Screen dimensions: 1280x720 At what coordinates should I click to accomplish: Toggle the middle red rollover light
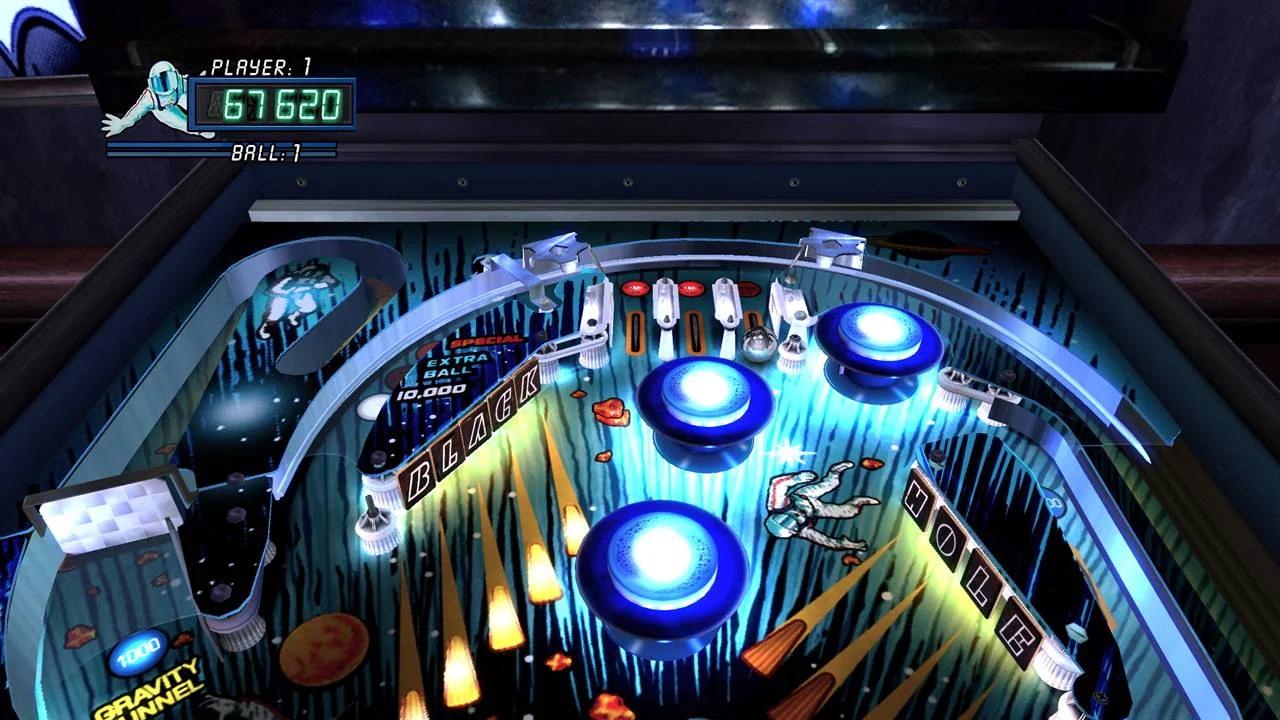pos(692,288)
